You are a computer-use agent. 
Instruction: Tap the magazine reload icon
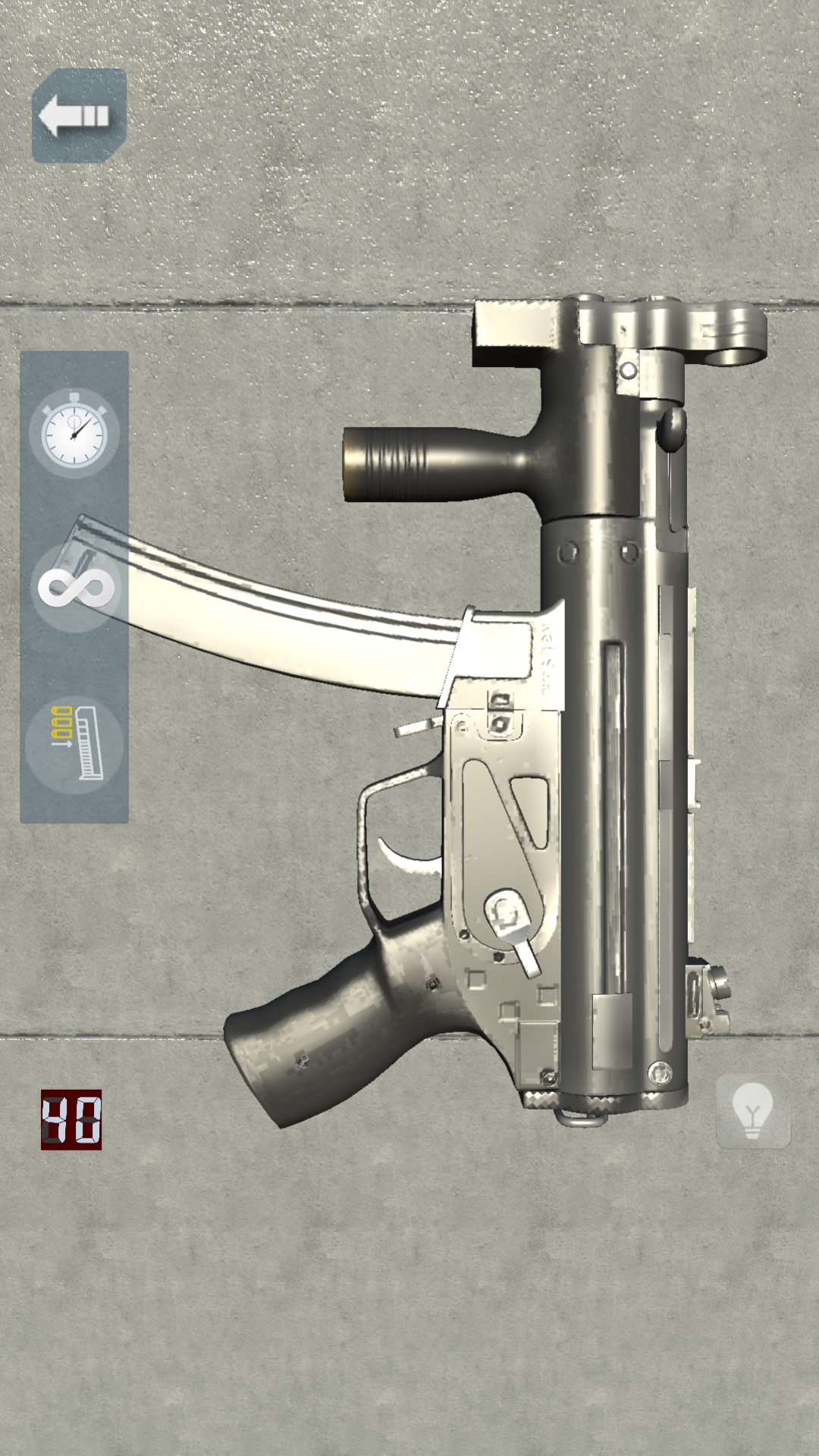pyautogui.click(x=75, y=744)
